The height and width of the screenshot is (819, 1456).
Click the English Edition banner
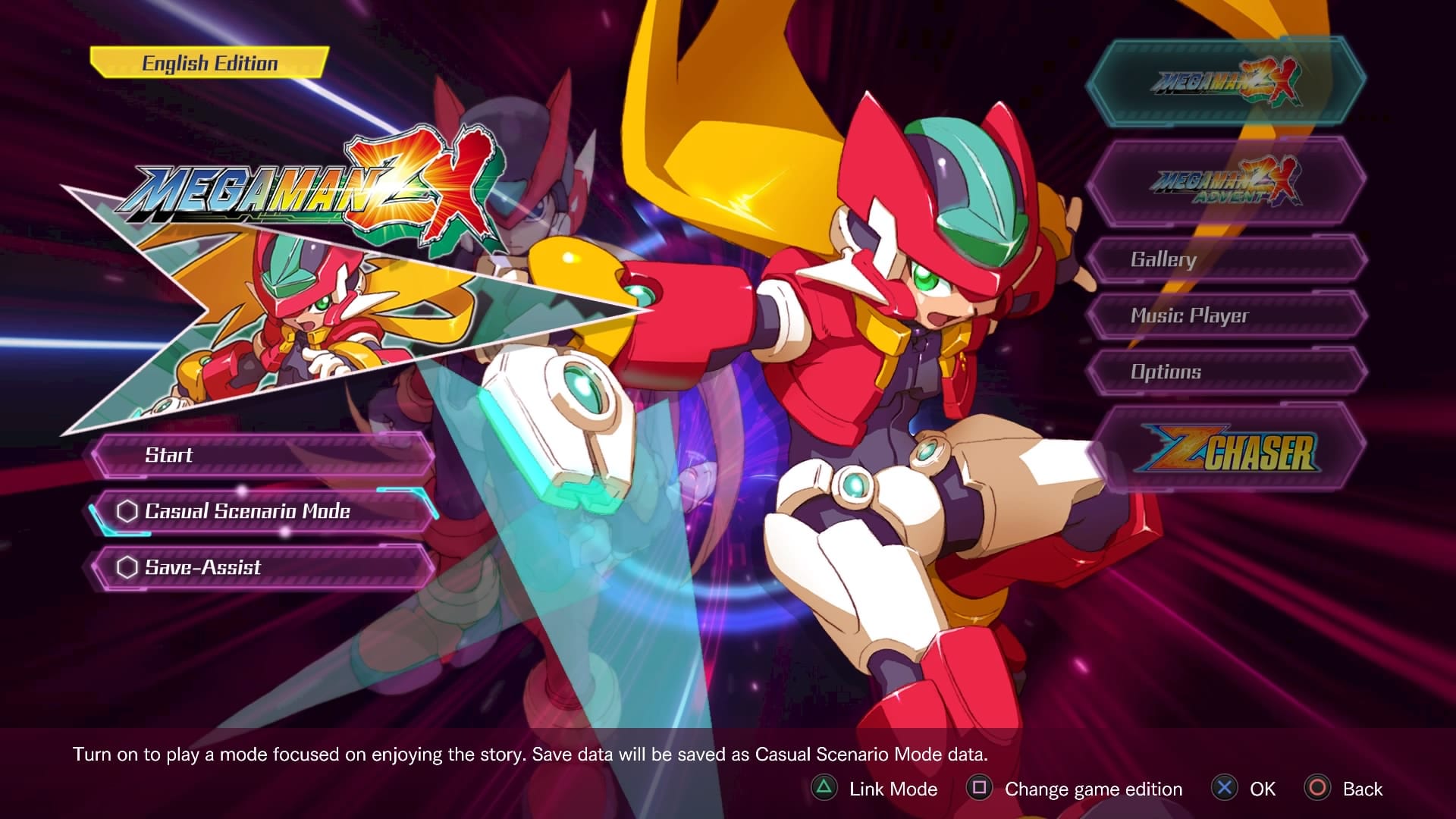point(209,63)
